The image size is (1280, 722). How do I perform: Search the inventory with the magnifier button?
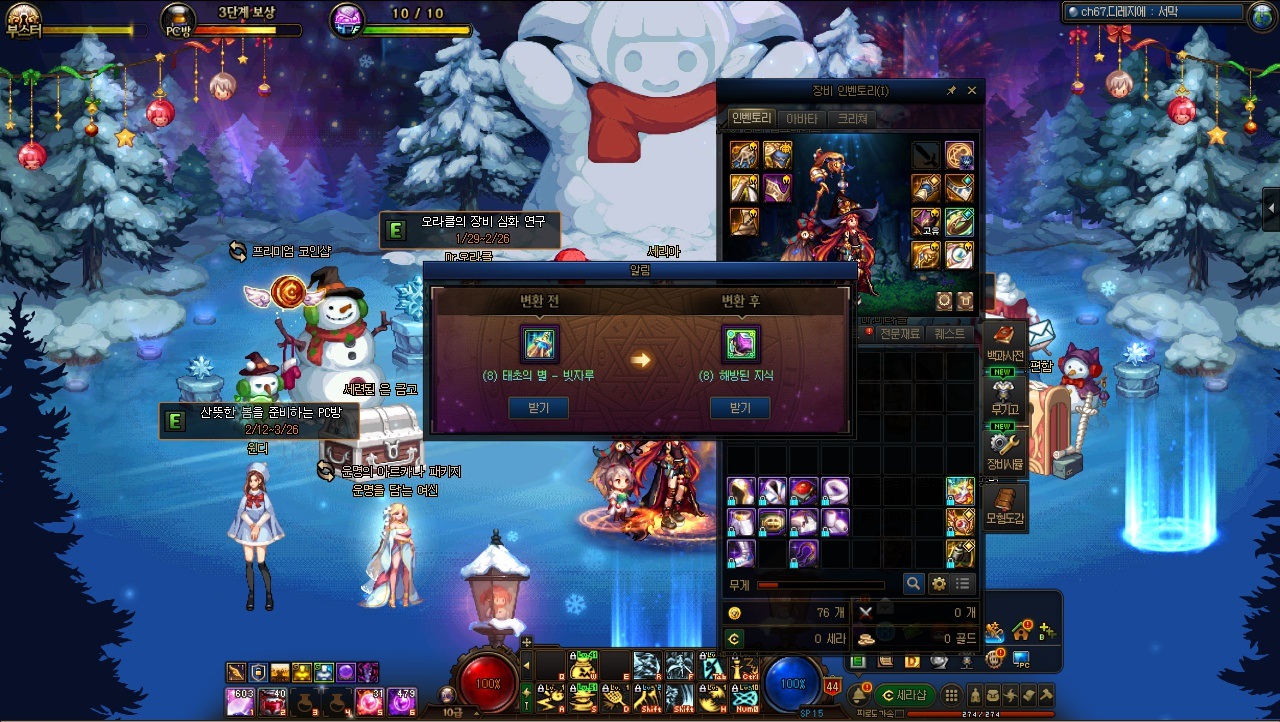pos(913,584)
